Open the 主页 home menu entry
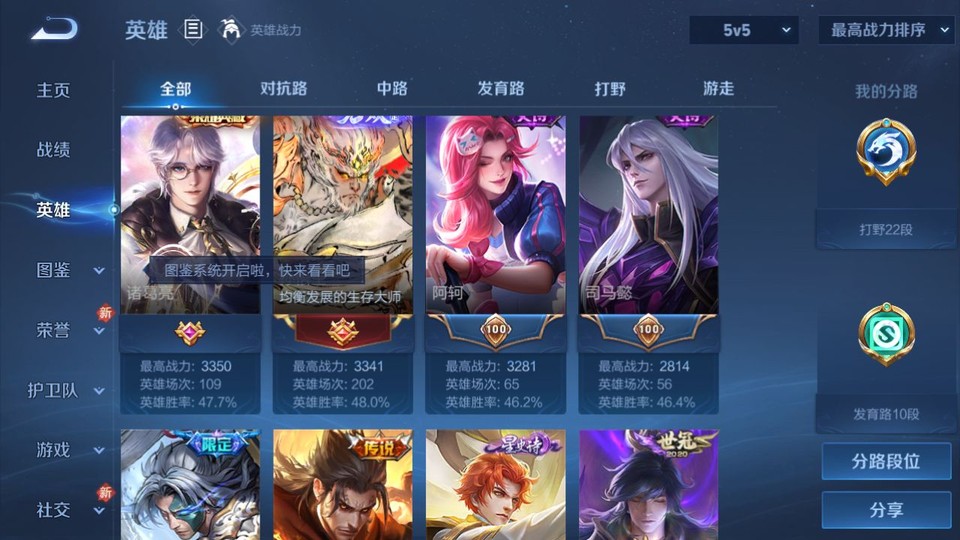960x540 pixels. pos(54,90)
